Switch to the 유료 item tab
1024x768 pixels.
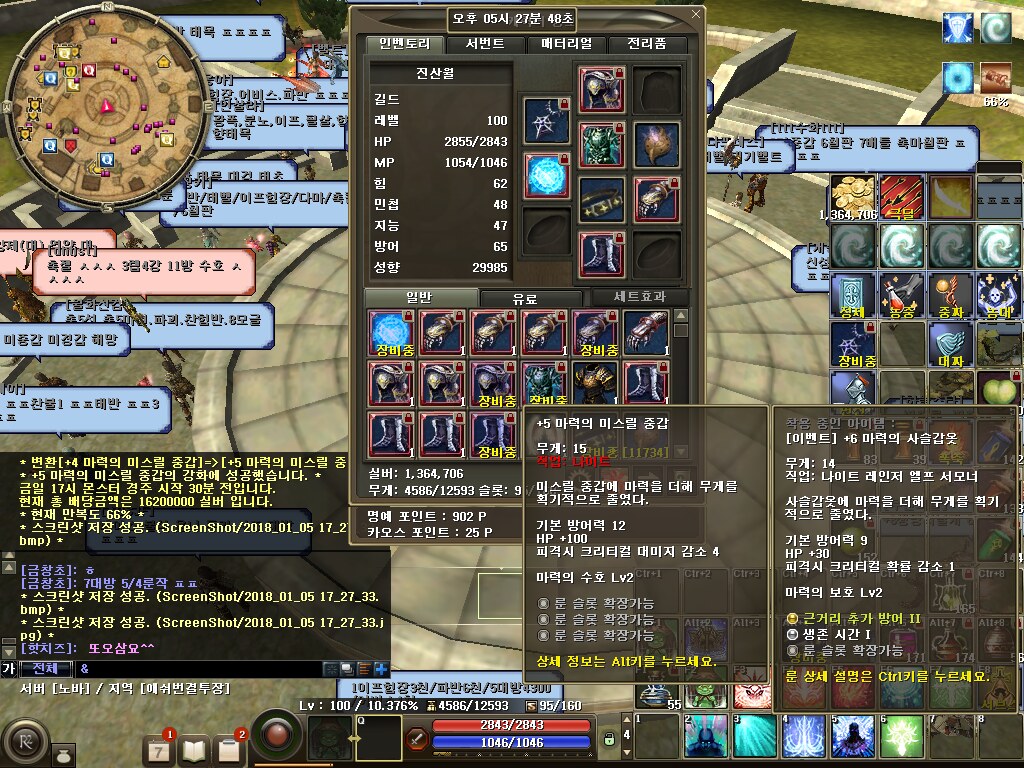(x=525, y=298)
